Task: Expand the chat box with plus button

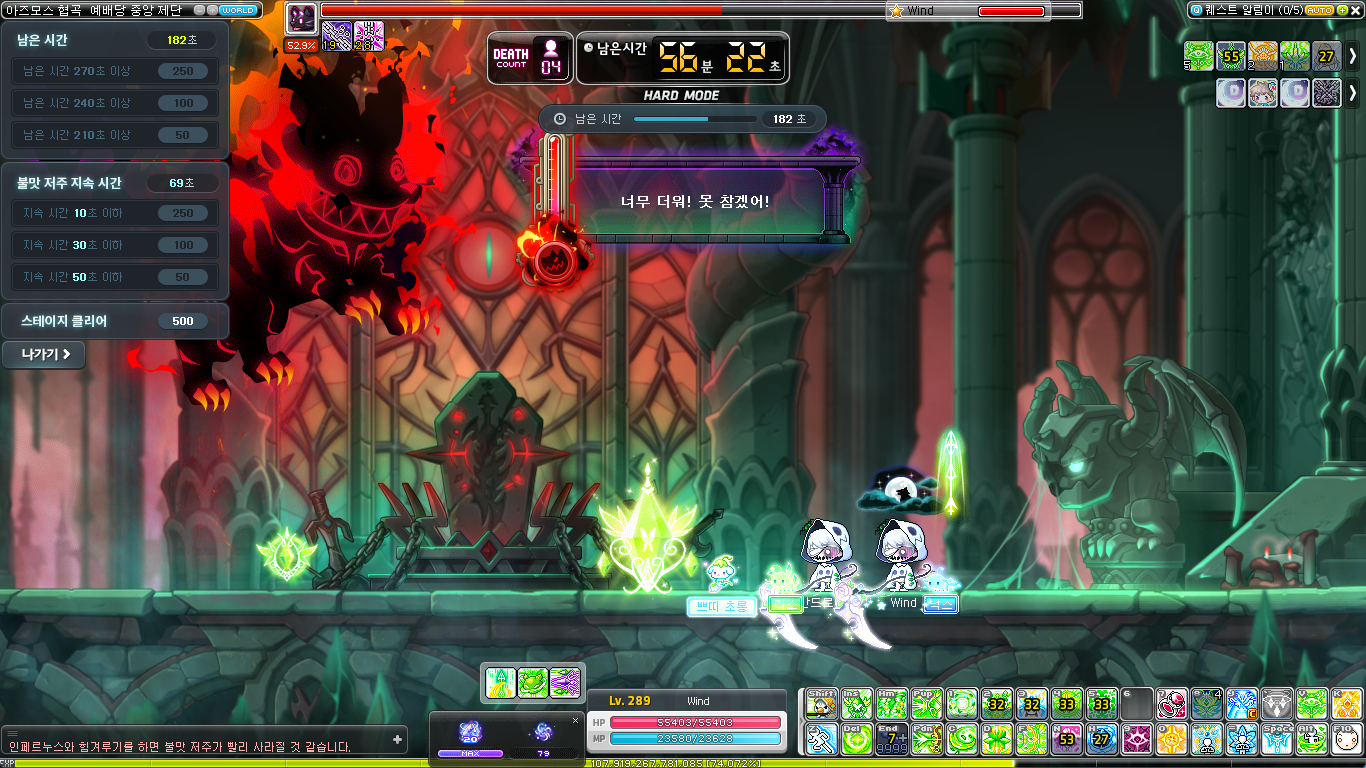Action: click(x=398, y=740)
